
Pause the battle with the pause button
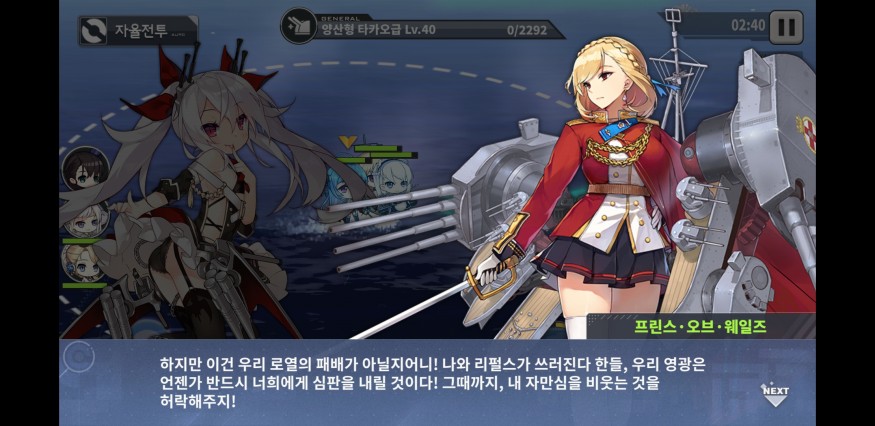click(786, 26)
